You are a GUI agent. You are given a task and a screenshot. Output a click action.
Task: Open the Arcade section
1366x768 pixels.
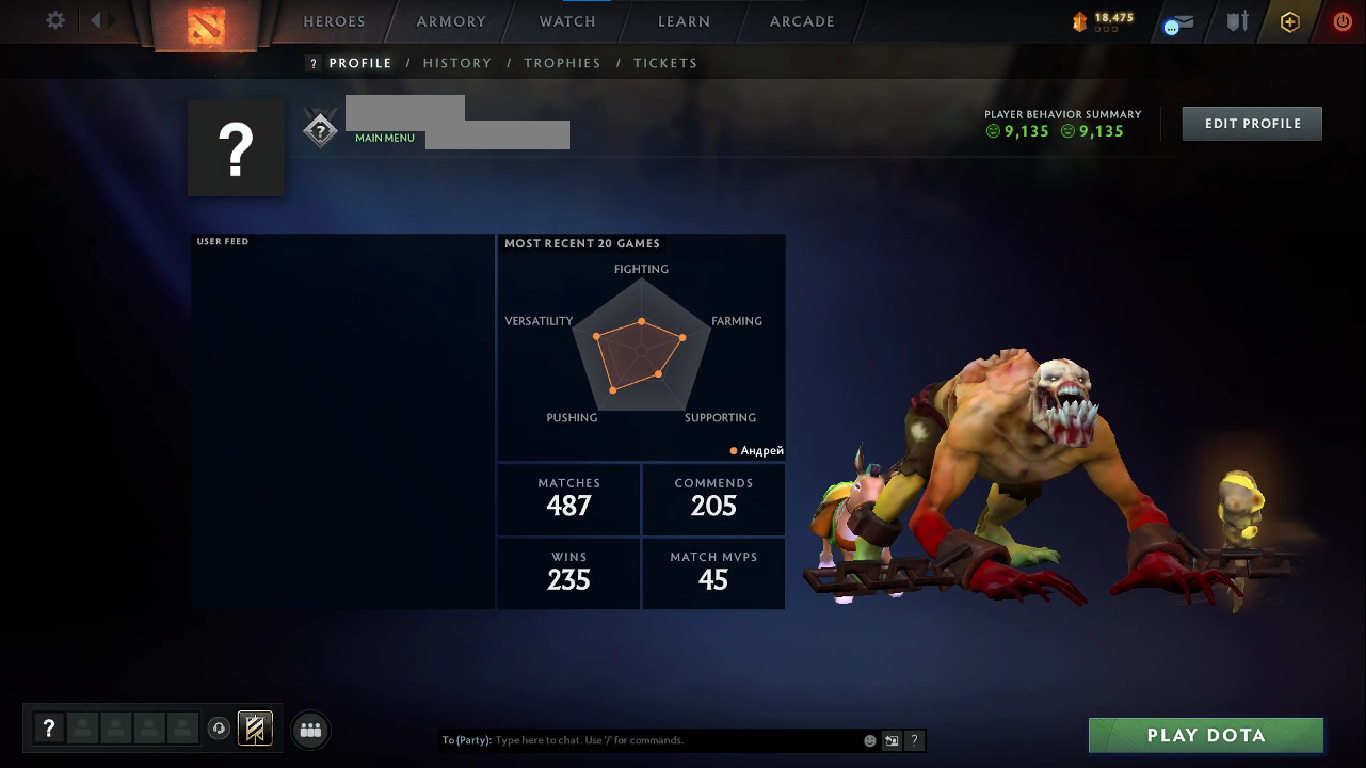[802, 22]
